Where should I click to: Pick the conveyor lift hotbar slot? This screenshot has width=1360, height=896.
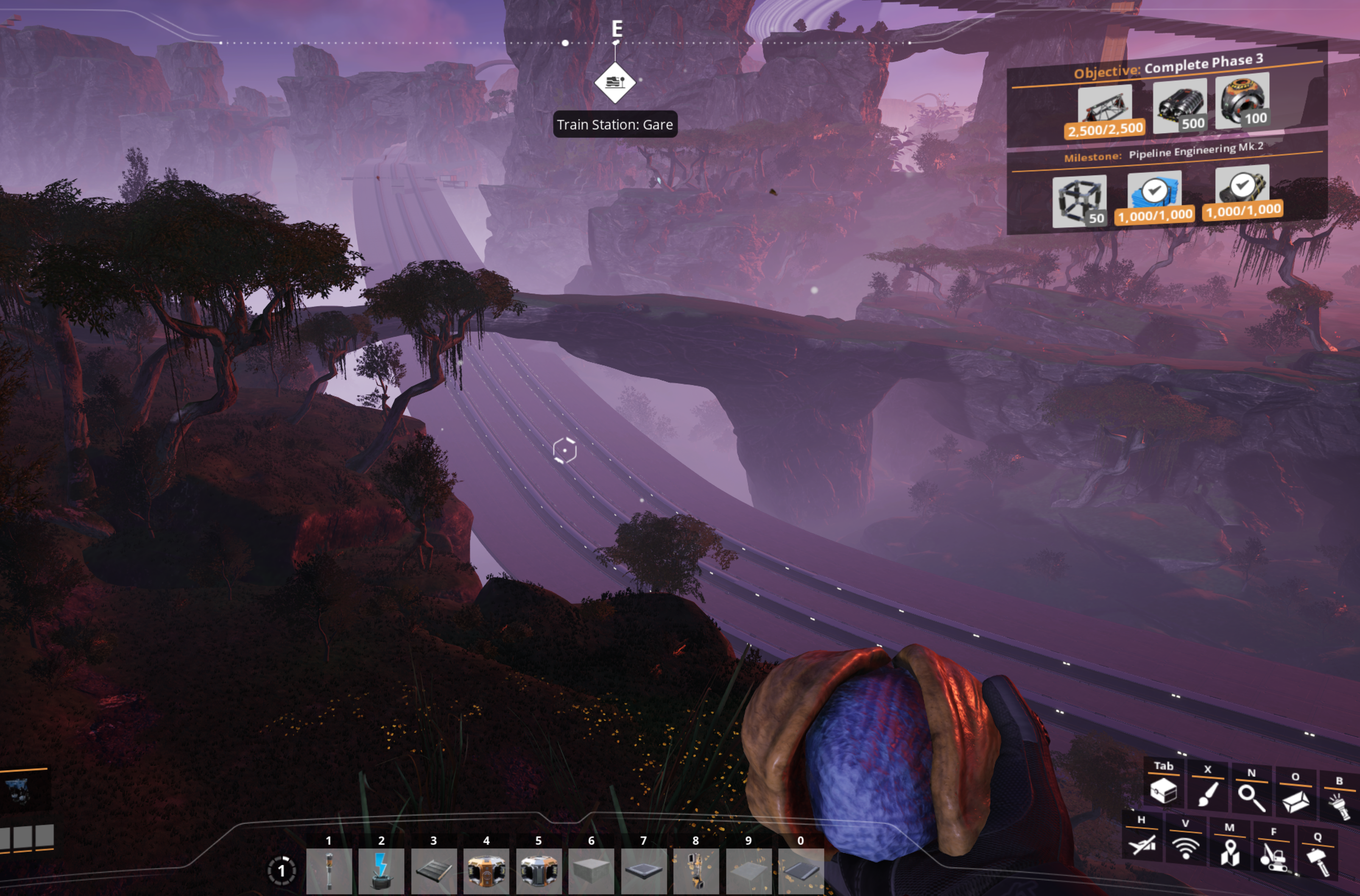696,870
